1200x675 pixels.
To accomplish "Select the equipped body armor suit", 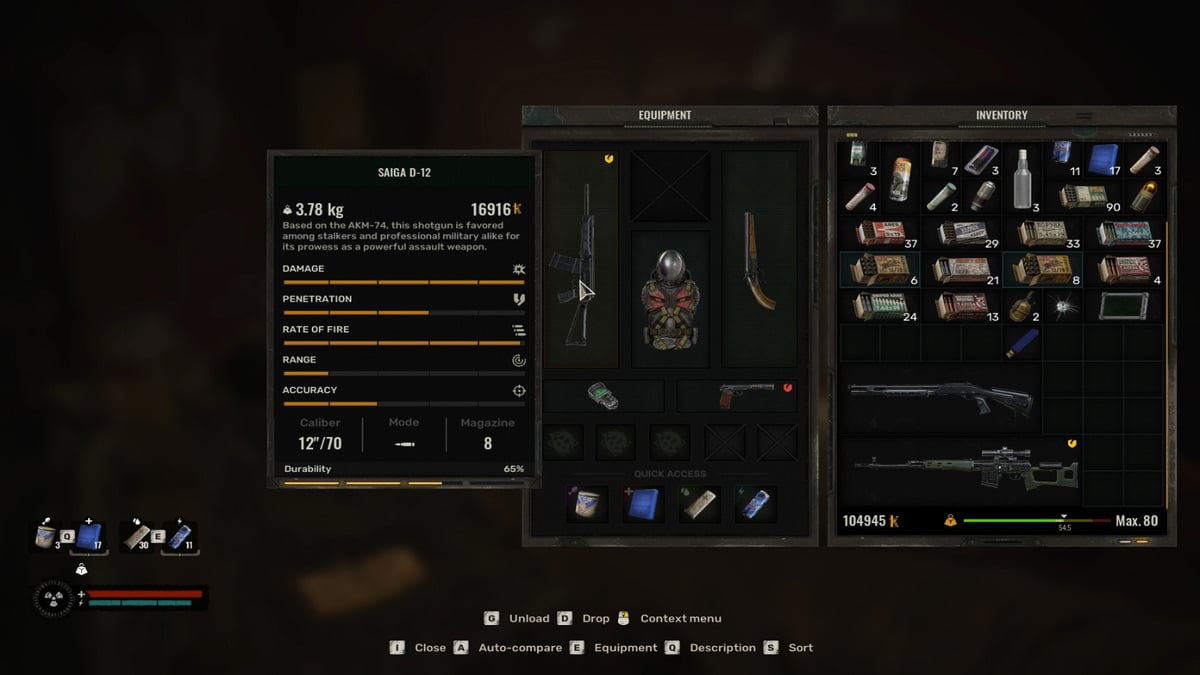I will point(670,297).
